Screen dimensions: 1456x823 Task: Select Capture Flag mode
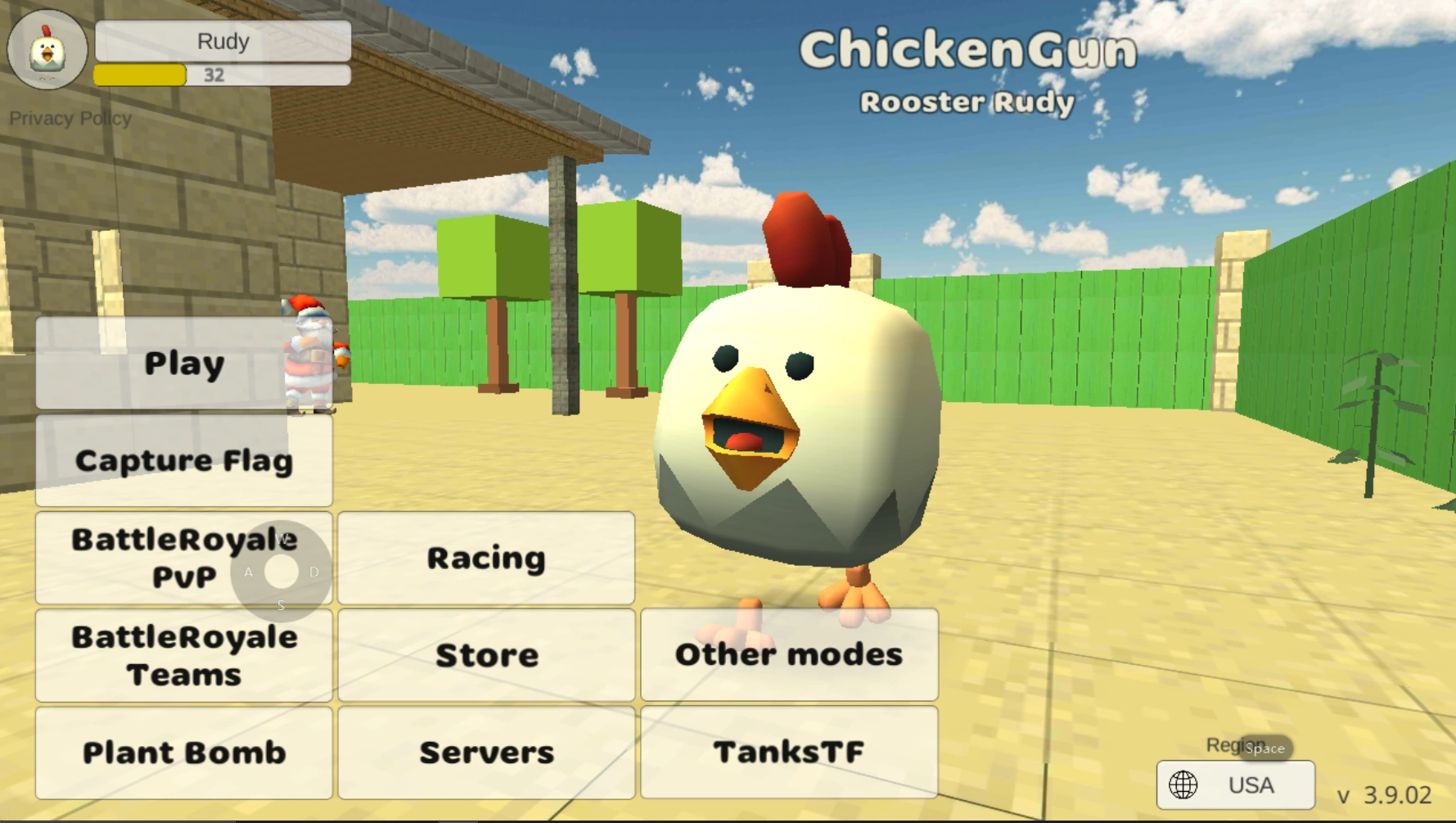[x=183, y=460]
